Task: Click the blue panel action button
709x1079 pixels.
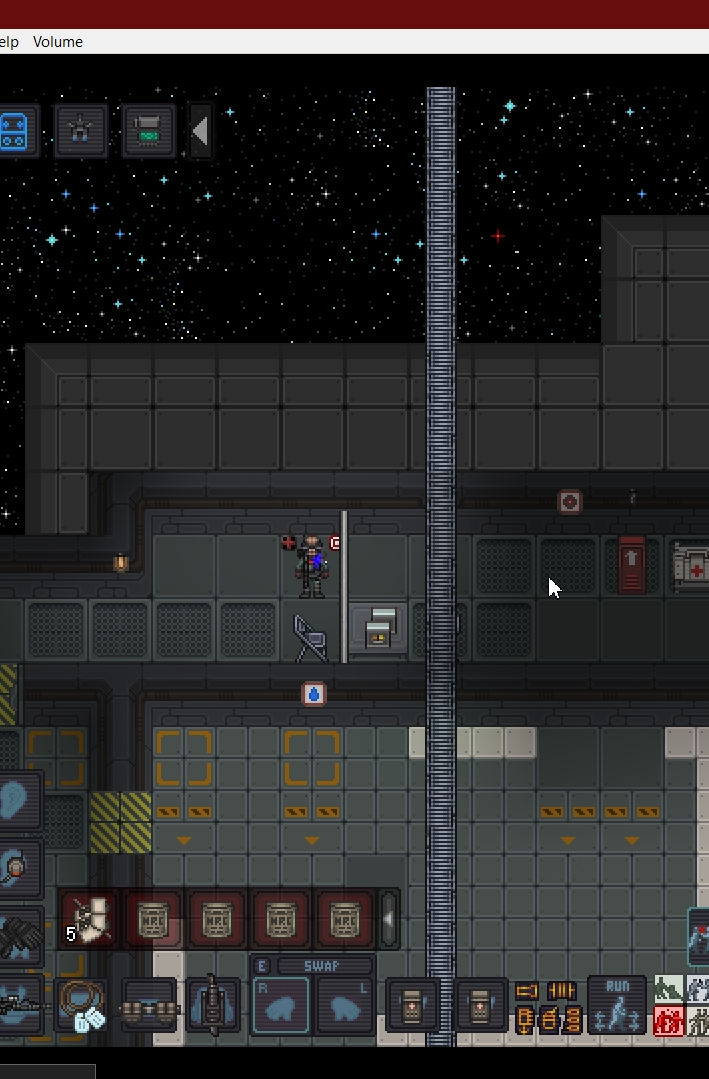Action: (16, 131)
